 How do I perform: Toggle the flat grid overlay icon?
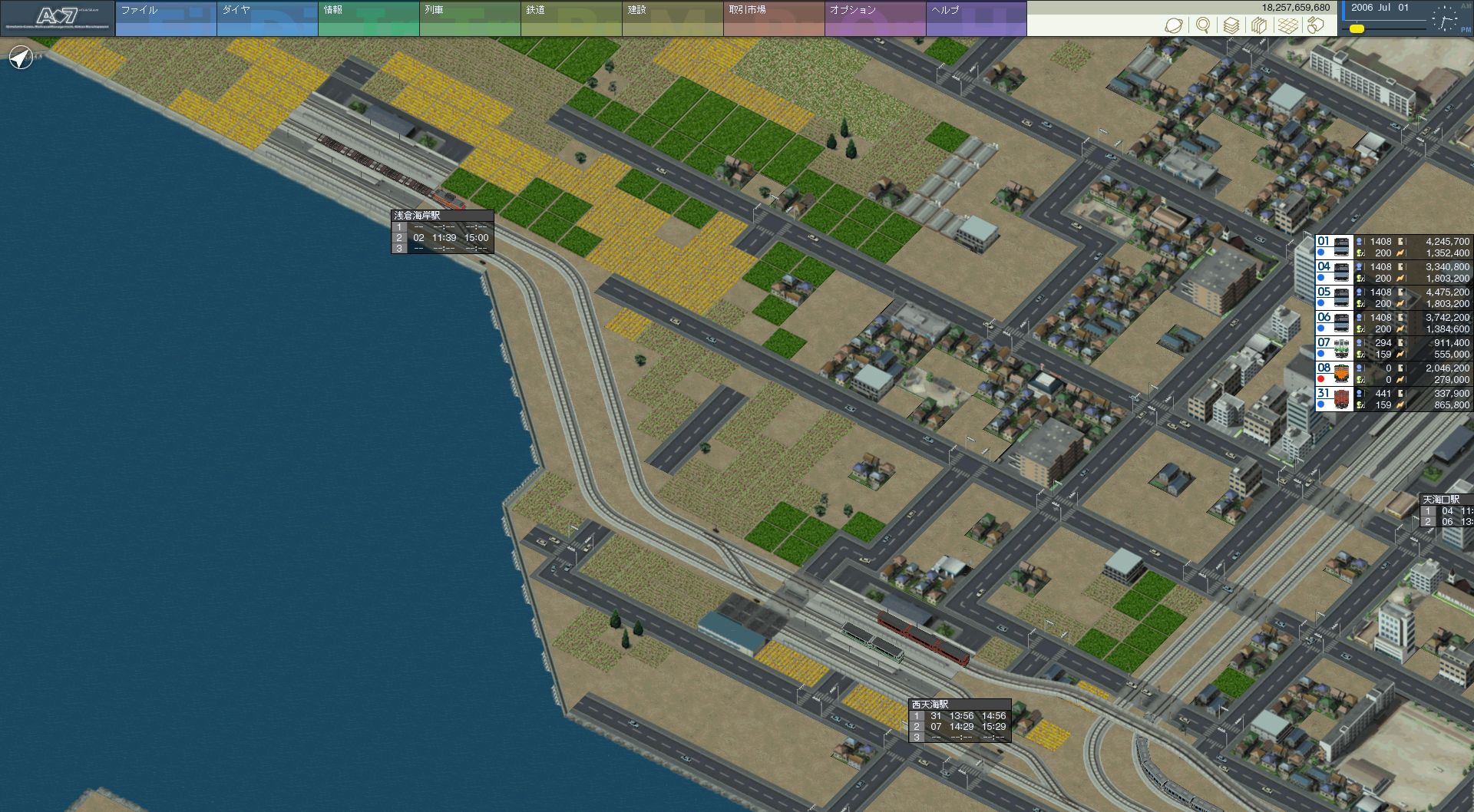pos(1288,25)
